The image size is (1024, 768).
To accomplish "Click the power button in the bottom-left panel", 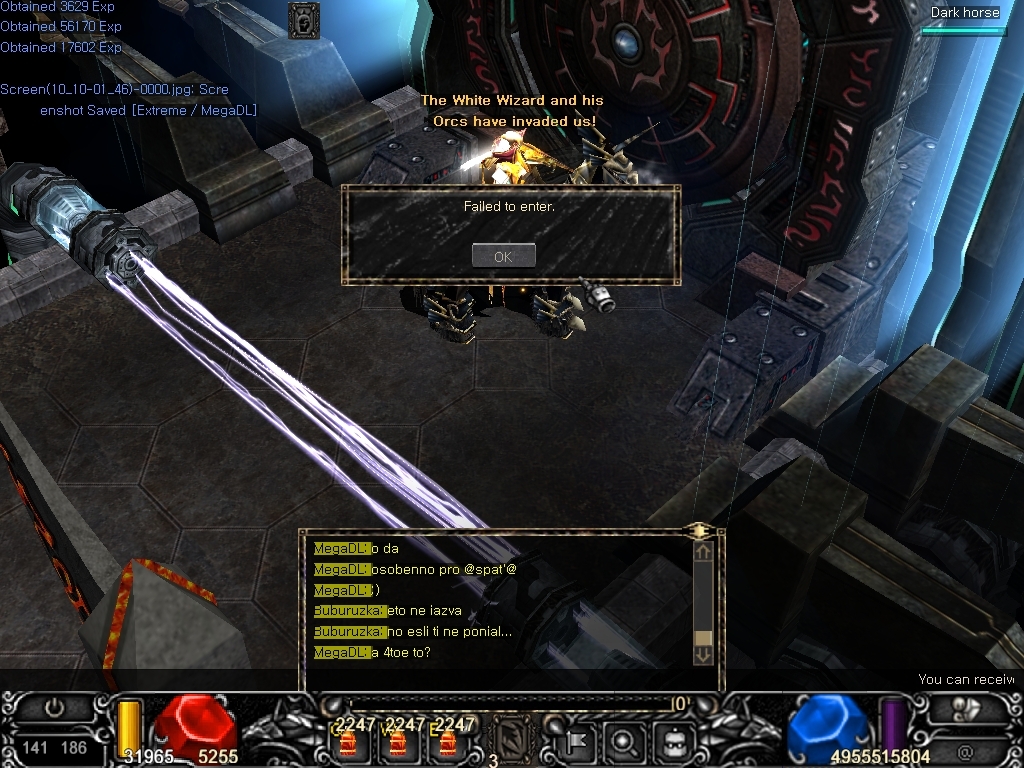I will coord(54,708).
